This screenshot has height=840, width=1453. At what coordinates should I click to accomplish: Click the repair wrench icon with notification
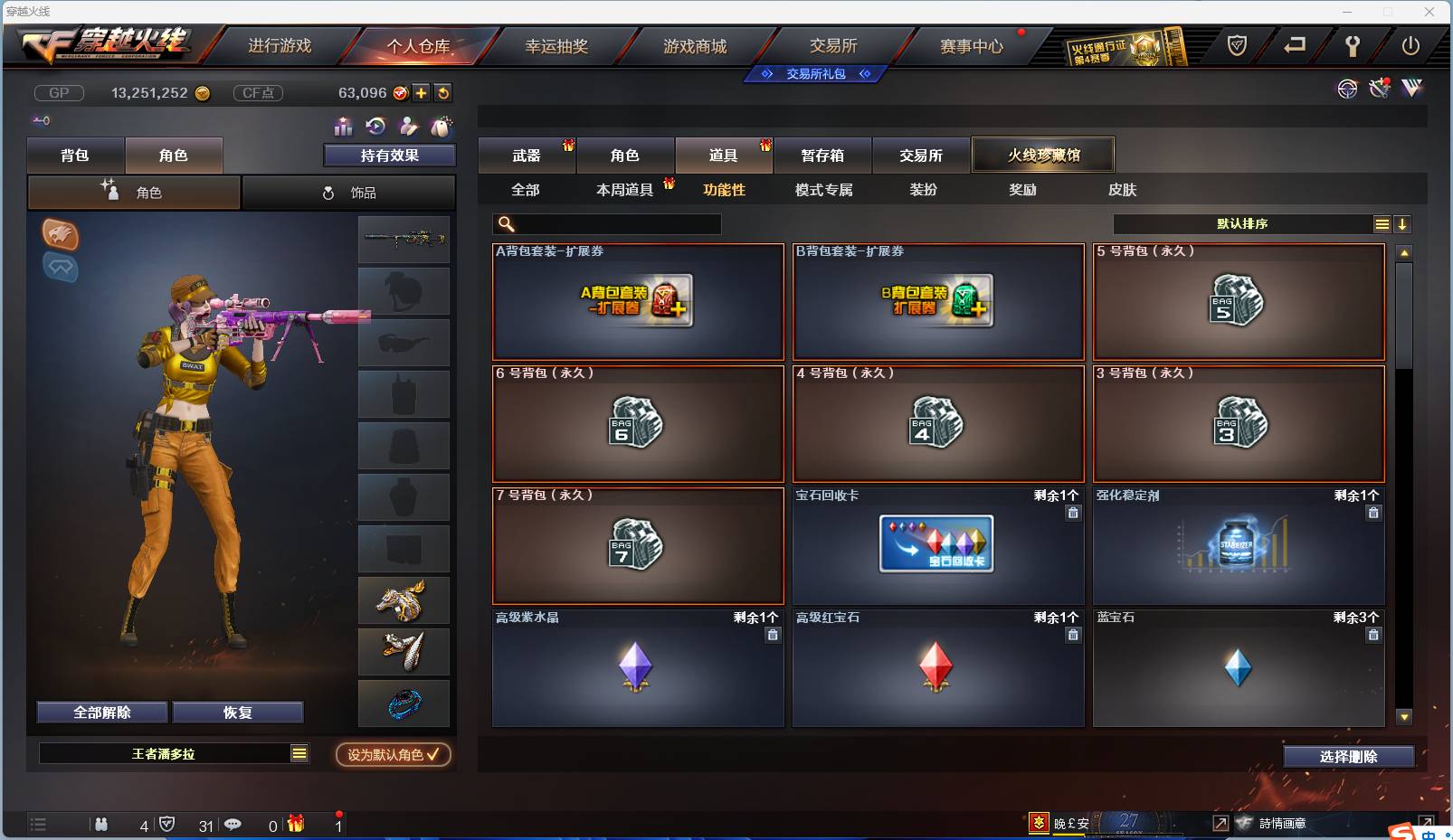coord(1379,88)
